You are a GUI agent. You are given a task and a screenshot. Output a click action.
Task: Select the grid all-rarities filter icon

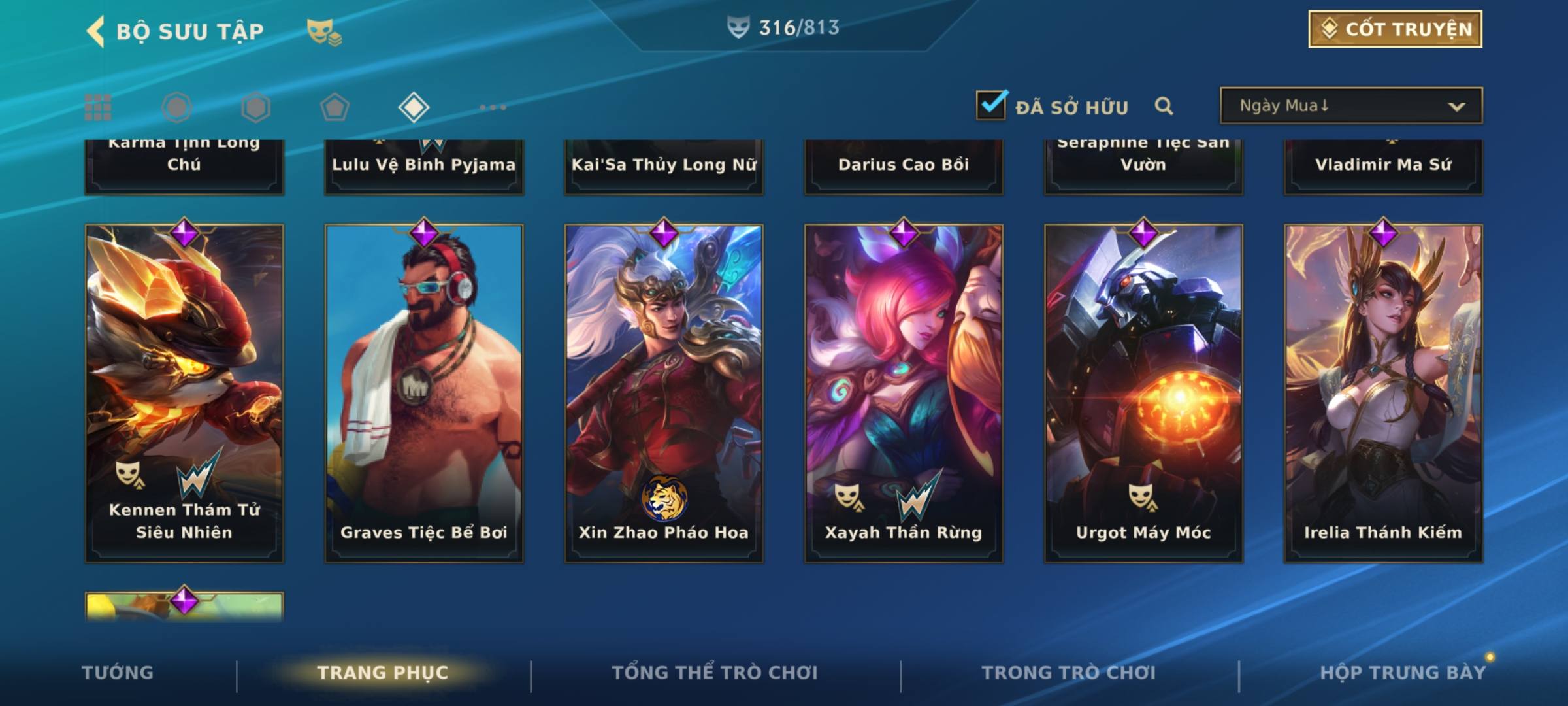tap(98, 107)
